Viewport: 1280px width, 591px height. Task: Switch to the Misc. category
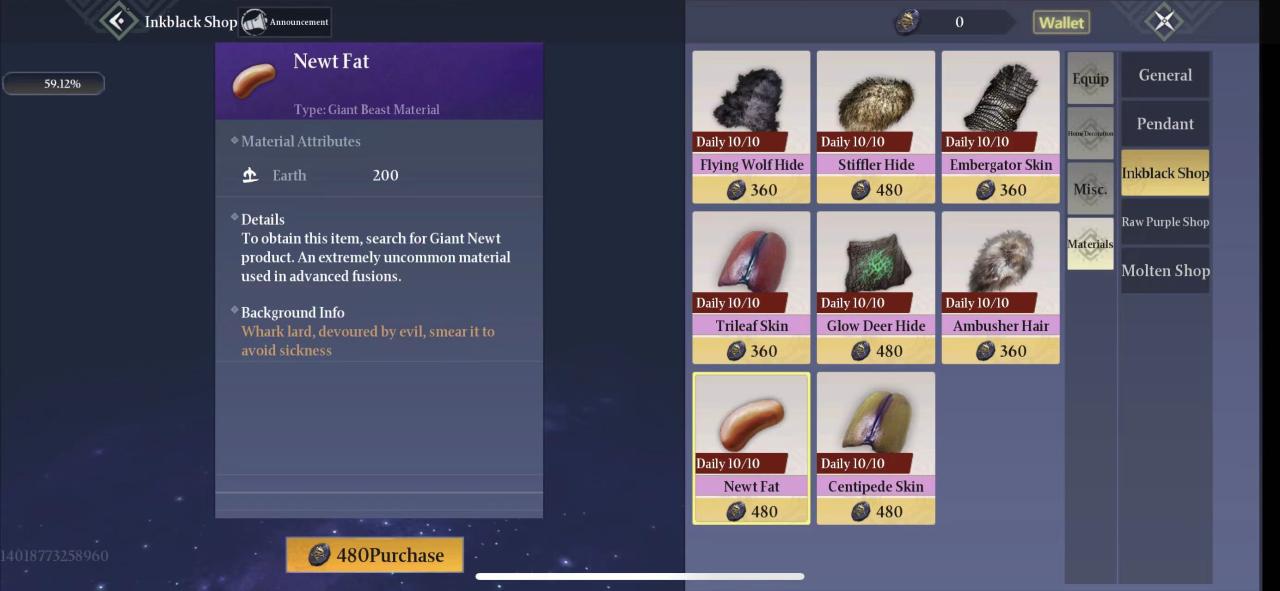tap(1090, 189)
